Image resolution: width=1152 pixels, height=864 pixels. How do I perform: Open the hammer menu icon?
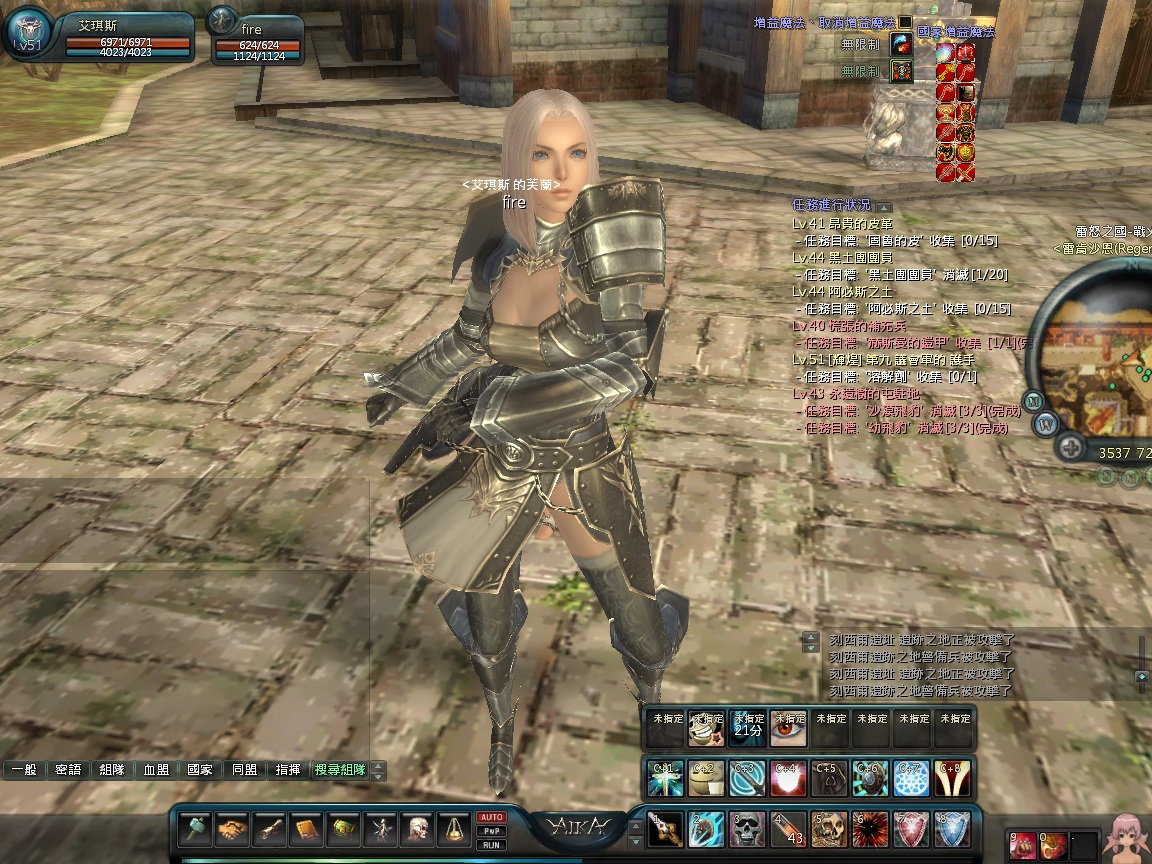point(195,829)
